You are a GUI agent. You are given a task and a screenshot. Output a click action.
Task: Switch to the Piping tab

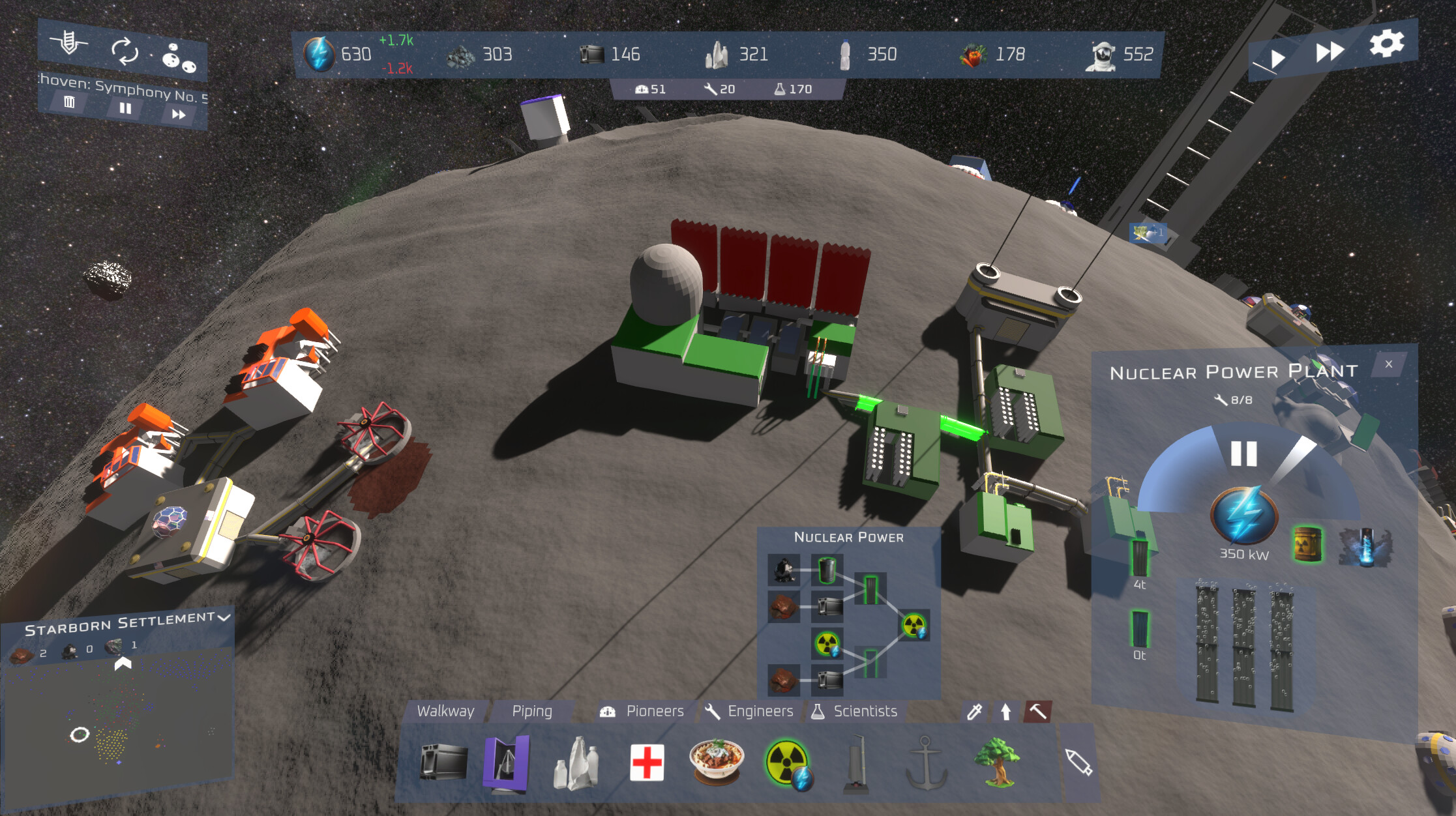click(x=533, y=712)
